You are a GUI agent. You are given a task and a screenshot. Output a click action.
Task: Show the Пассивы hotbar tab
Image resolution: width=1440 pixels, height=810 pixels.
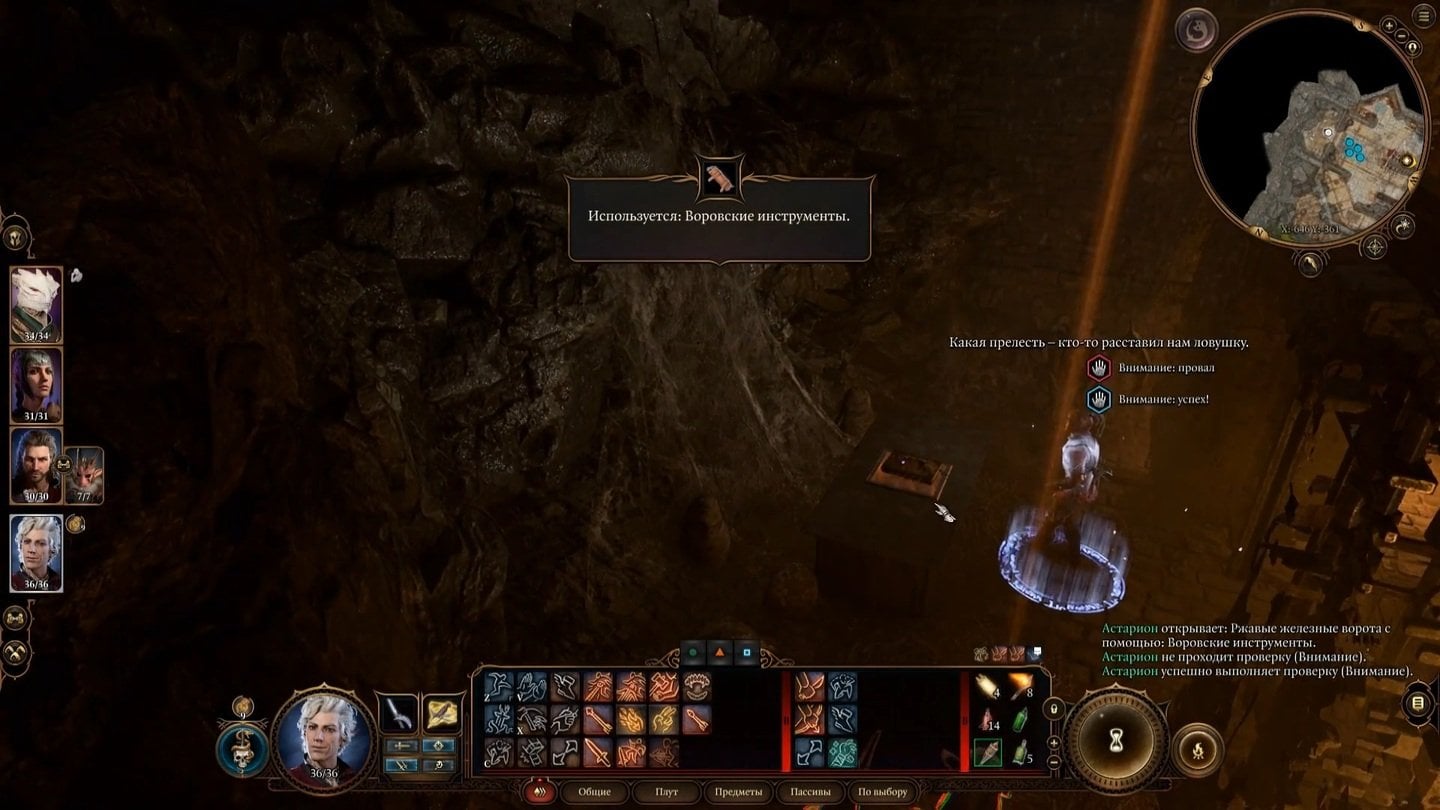click(x=810, y=792)
